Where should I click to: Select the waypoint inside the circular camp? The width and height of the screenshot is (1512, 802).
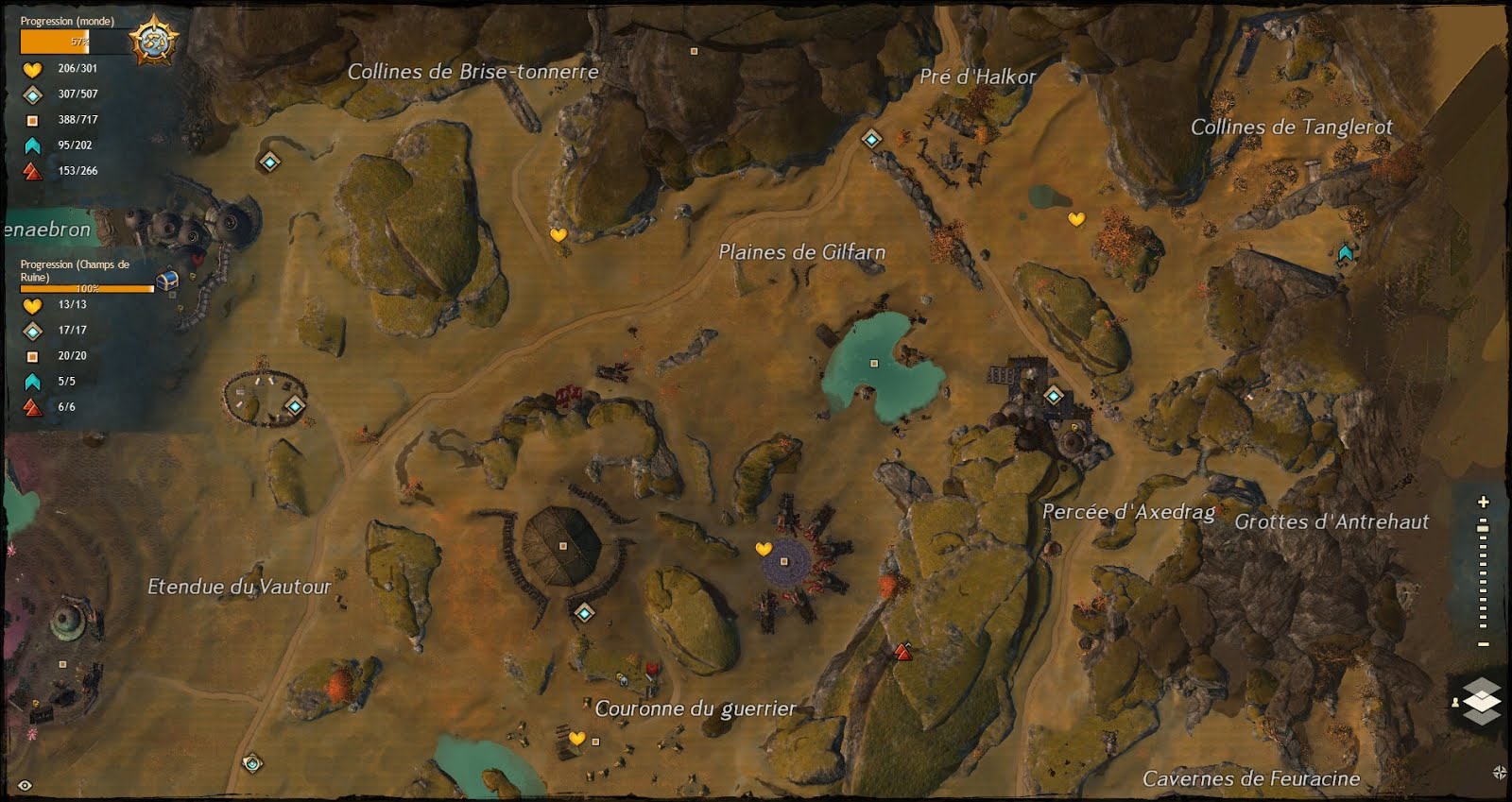point(296,407)
